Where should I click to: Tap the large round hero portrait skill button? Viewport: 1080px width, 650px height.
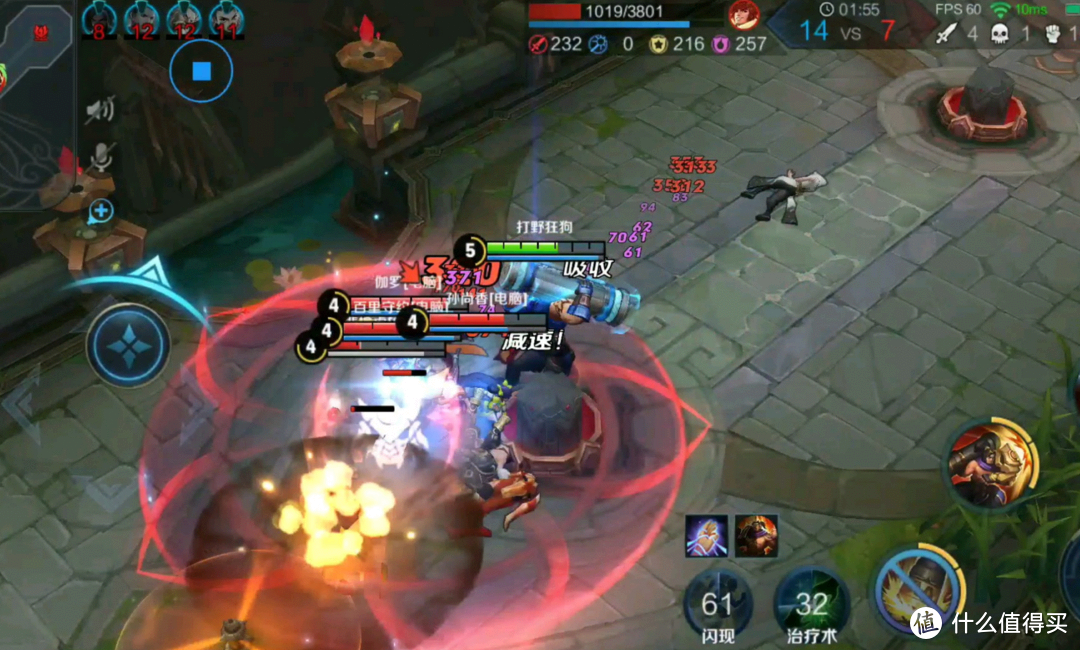point(993,465)
